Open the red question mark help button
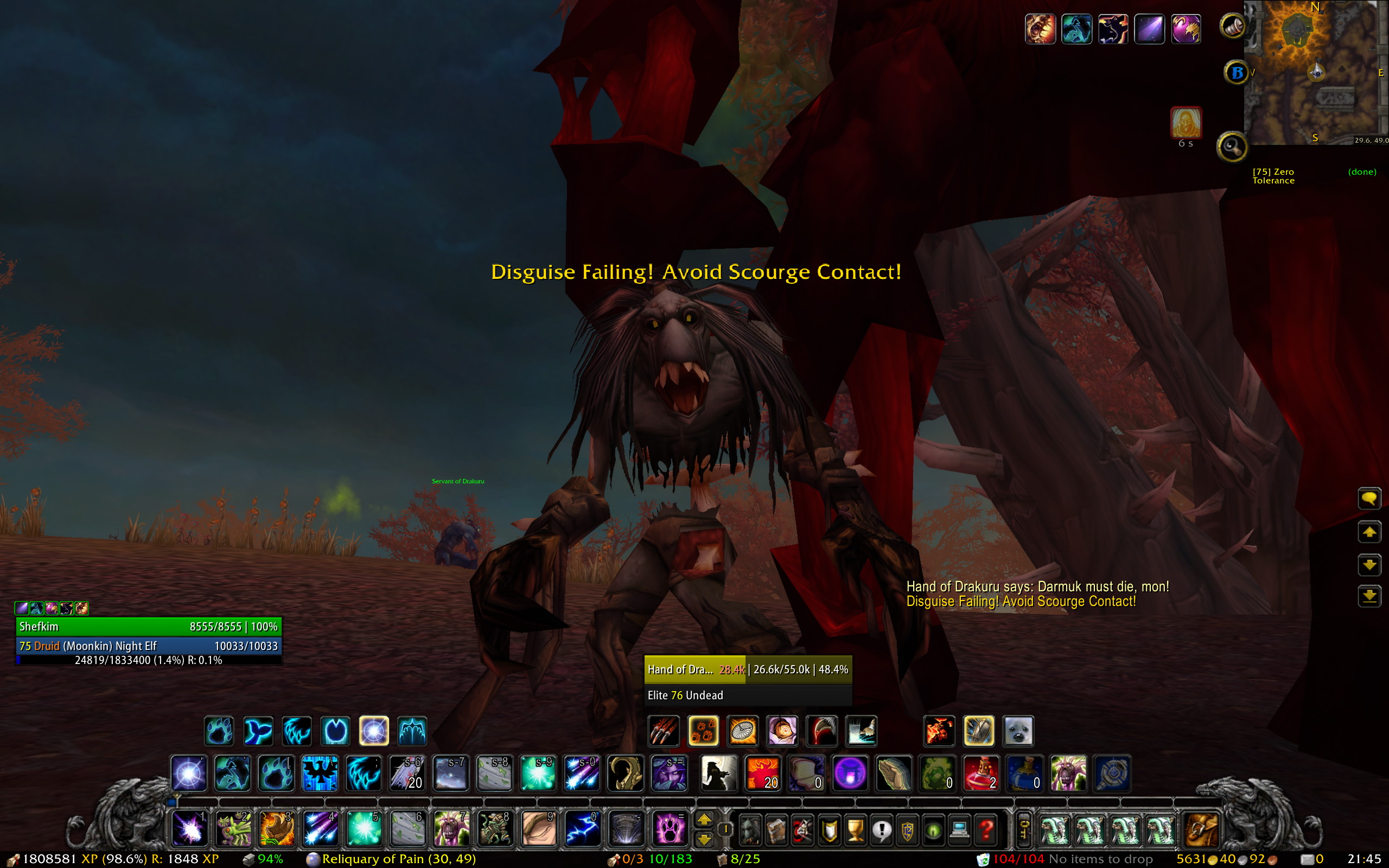This screenshot has width=1389, height=868. (985, 829)
